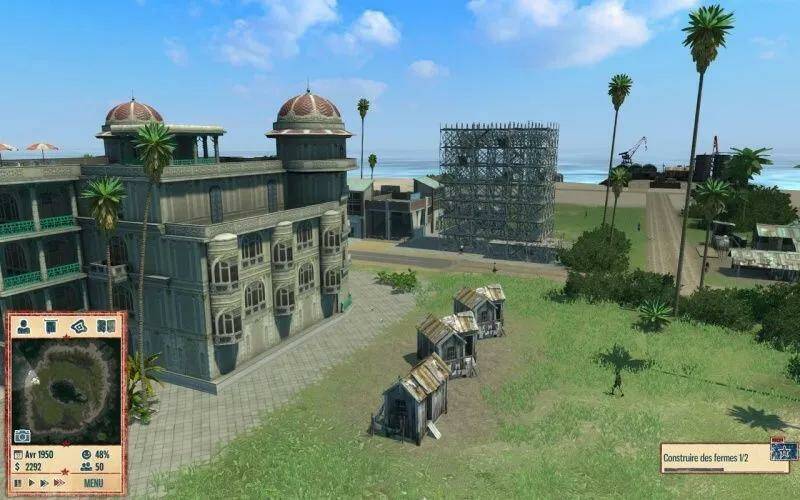The width and height of the screenshot is (800, 500).
Task: Set game speed to normal play
Action: (x=30, y=482)
